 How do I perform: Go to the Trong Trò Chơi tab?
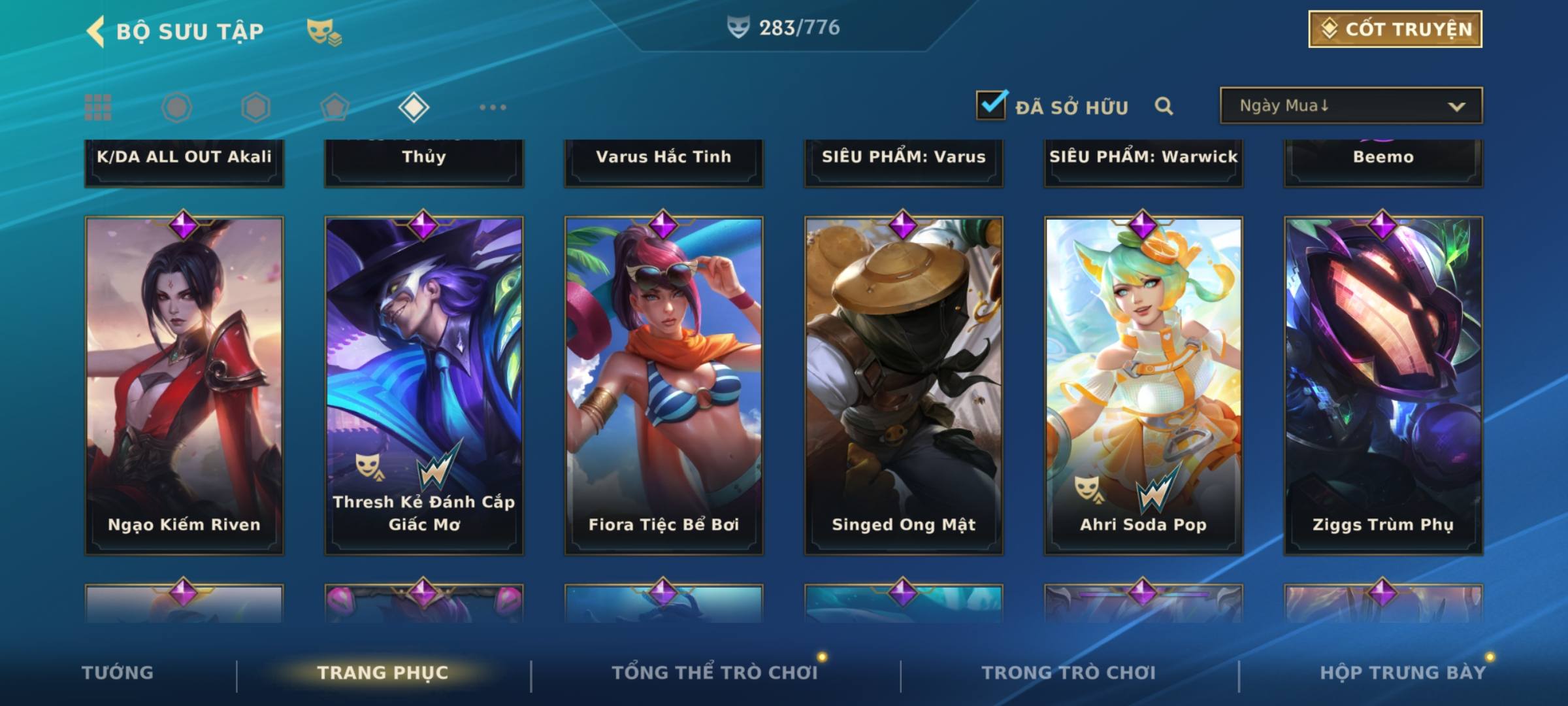1069,673
